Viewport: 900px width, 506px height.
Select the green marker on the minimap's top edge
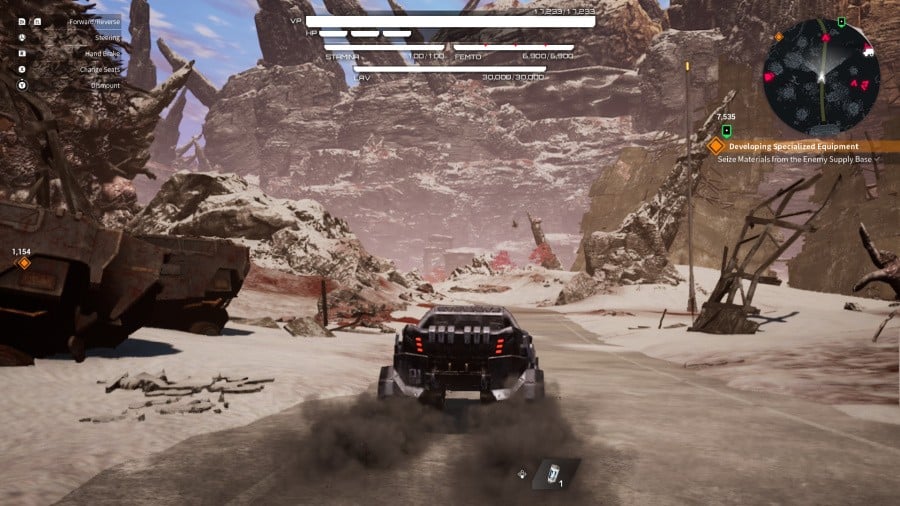point(841,21)
